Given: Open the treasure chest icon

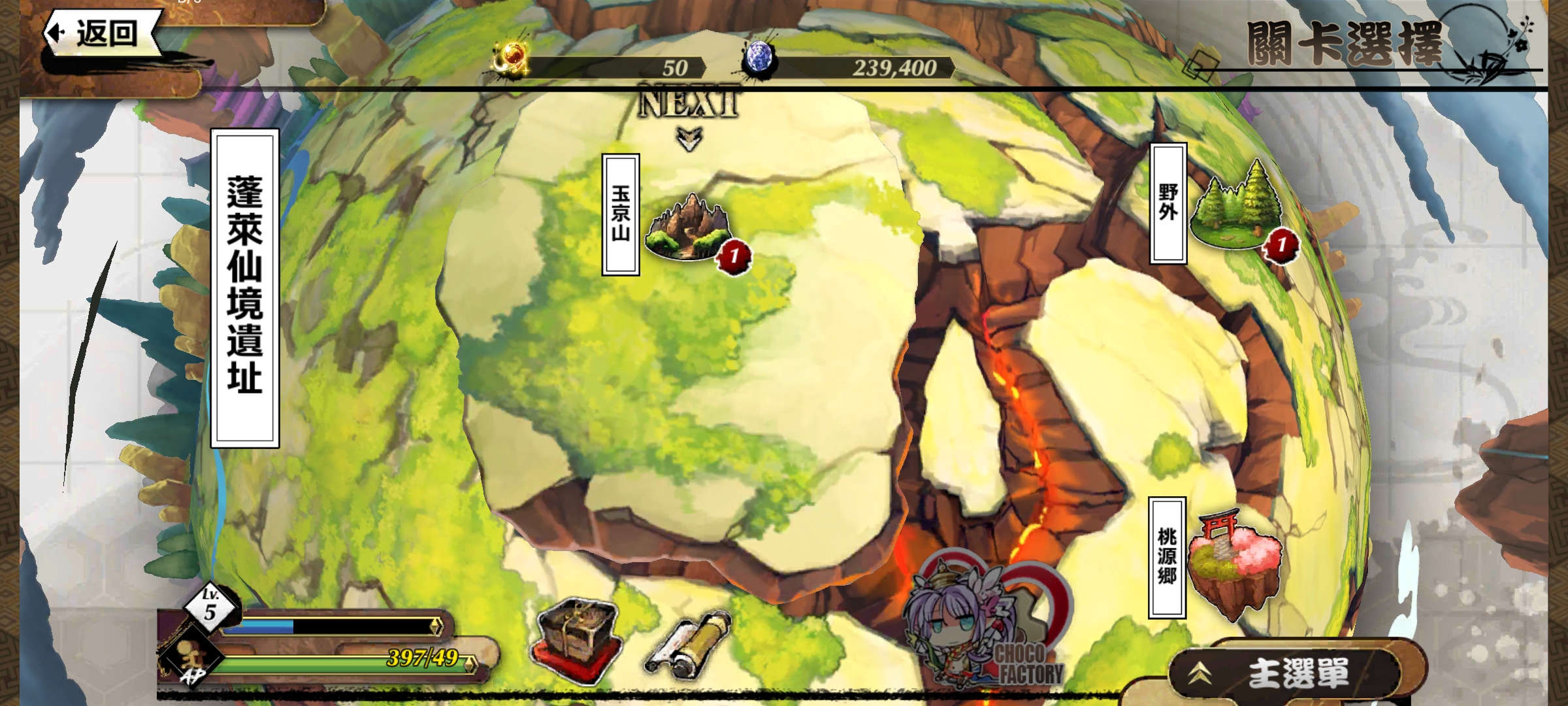Looking at the screenshot, I should click(x=575, y=641).
